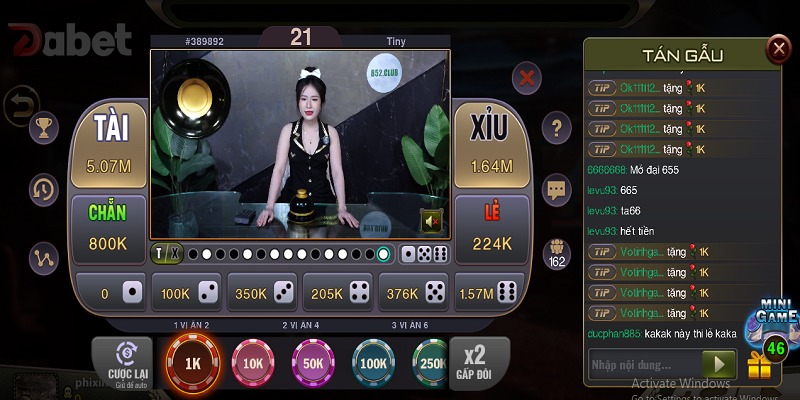This screenshot has width=800, height=400.
Task: Close the Tán Gẫu chat panel
Action: [779, 48]
